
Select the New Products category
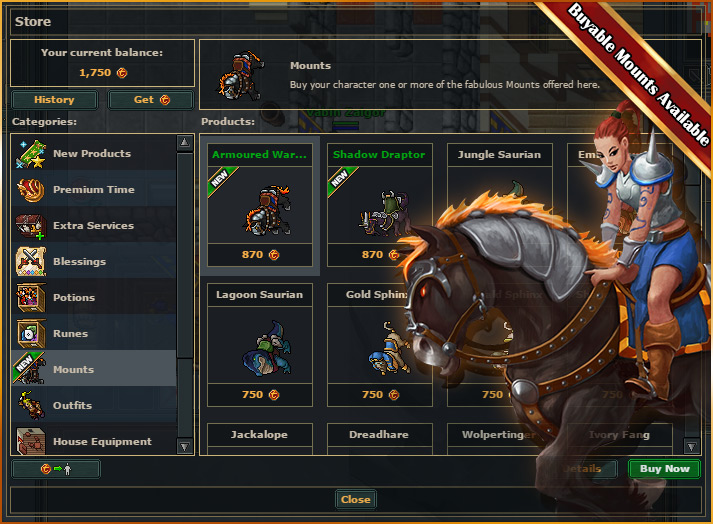pos(92,154)
